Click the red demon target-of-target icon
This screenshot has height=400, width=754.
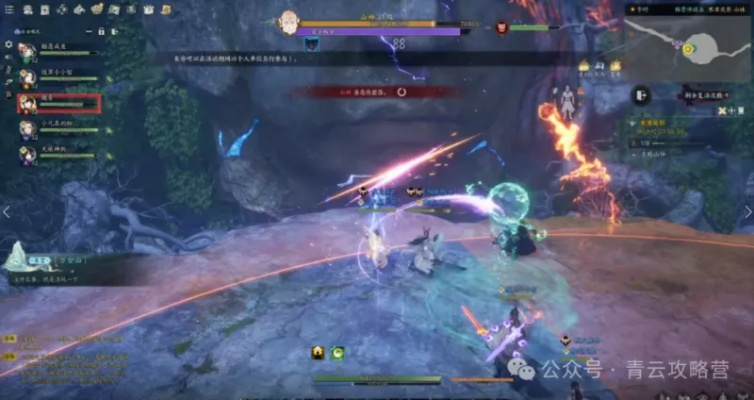coord(523,29)
